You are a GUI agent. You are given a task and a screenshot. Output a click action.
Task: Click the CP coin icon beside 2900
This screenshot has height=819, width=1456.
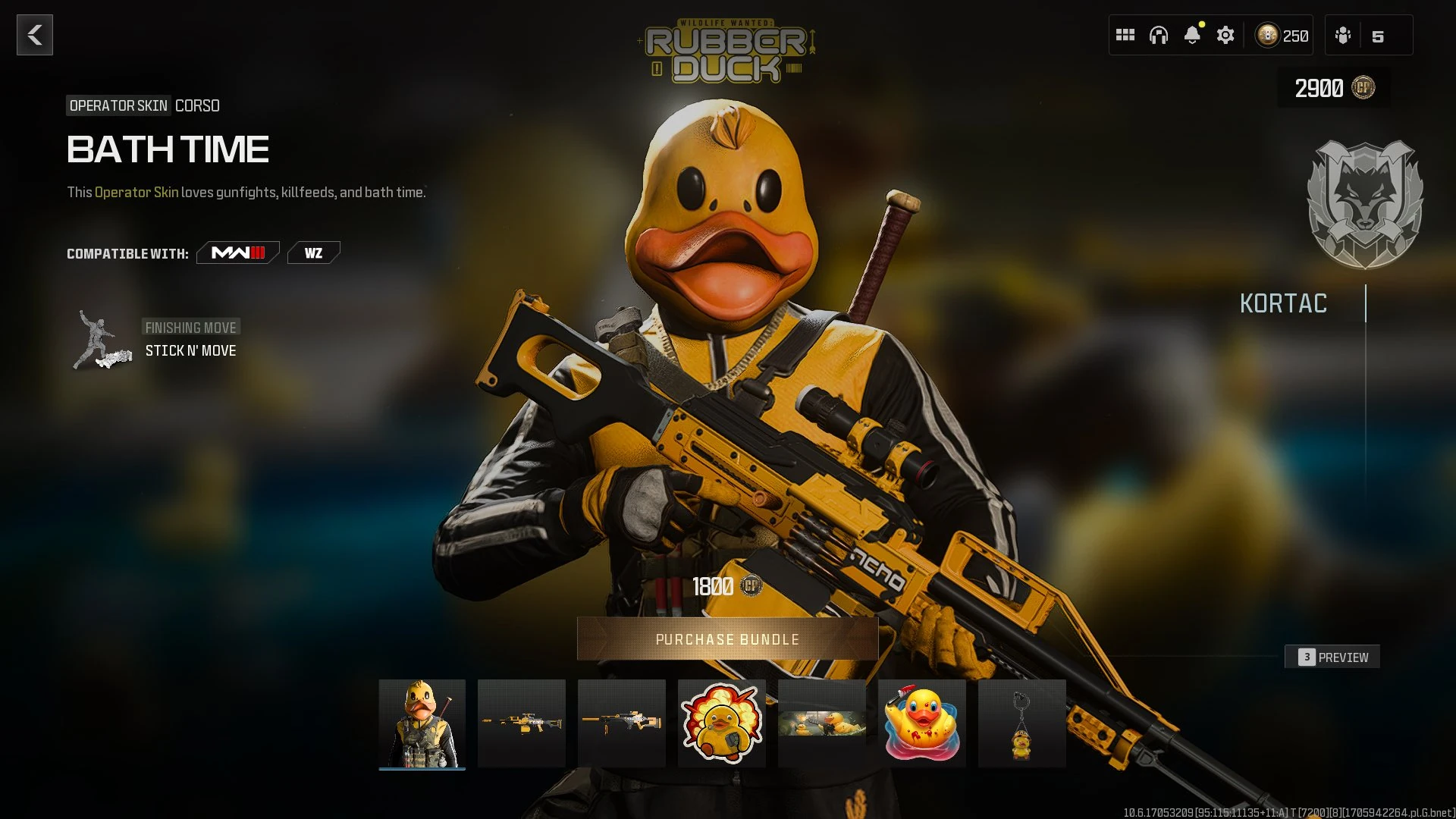click(x=1362, y=87)
